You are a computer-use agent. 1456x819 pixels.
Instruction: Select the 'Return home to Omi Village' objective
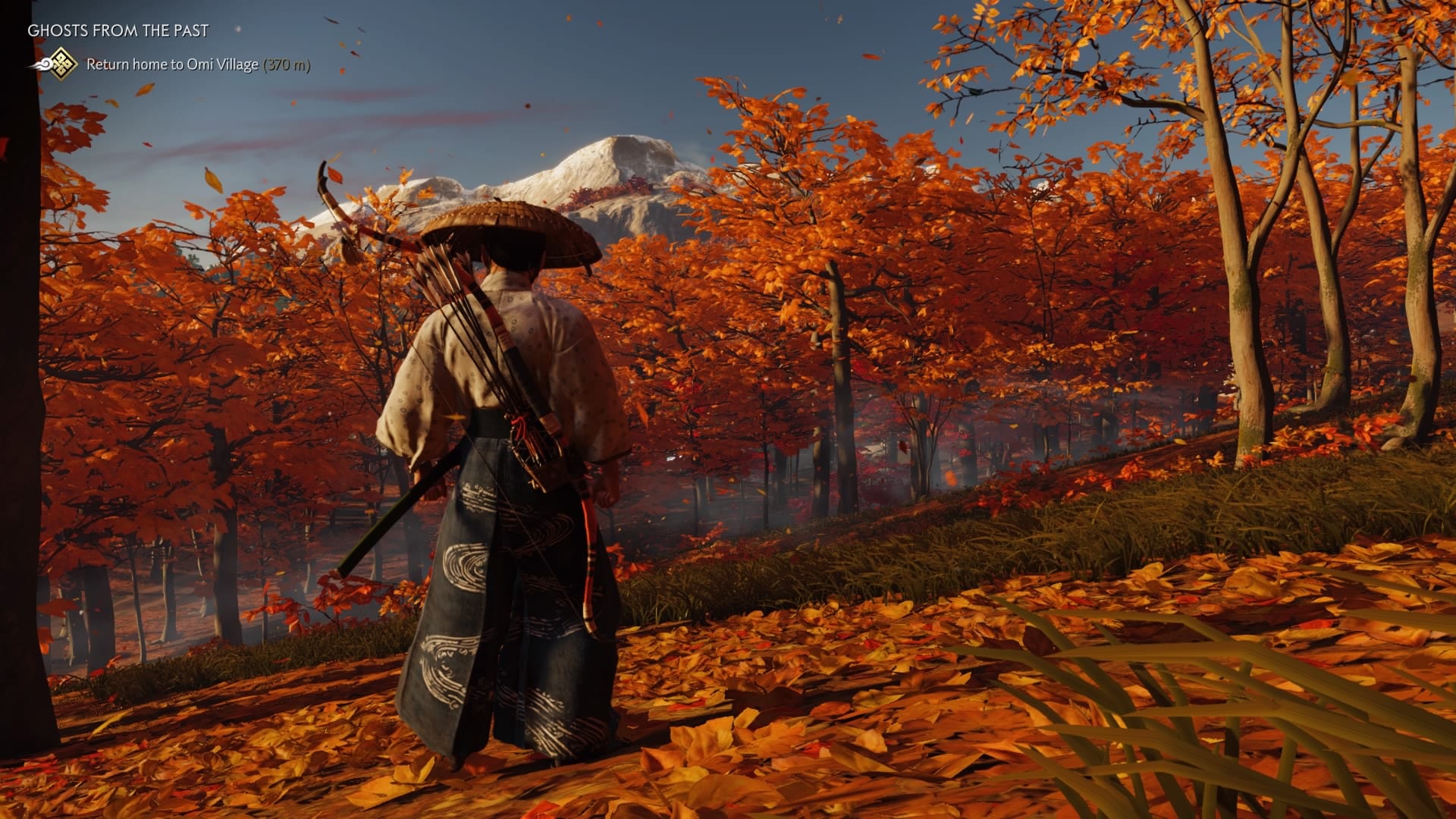(x=172, y=64)
